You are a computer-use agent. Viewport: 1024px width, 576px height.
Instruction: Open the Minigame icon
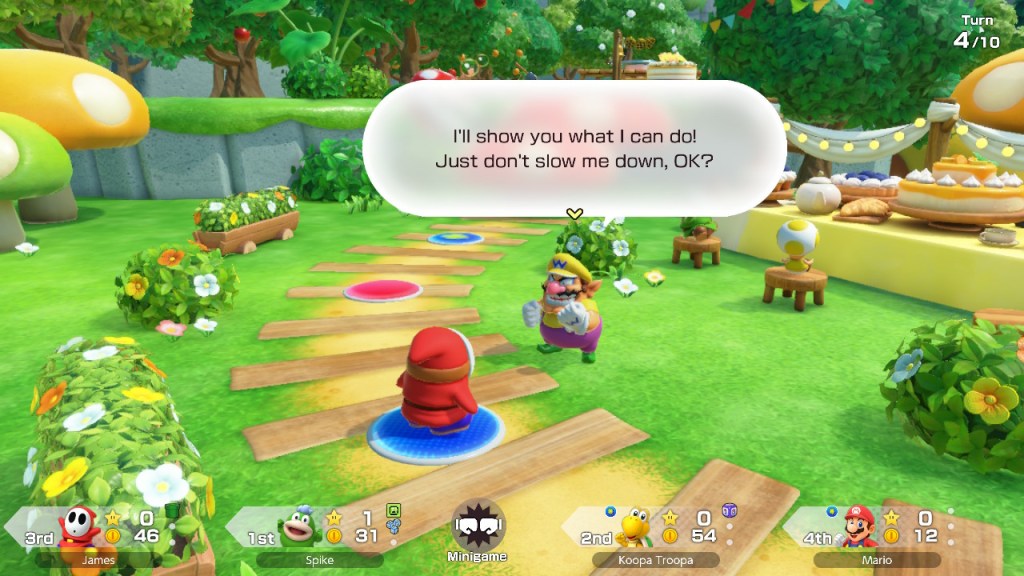478,527
